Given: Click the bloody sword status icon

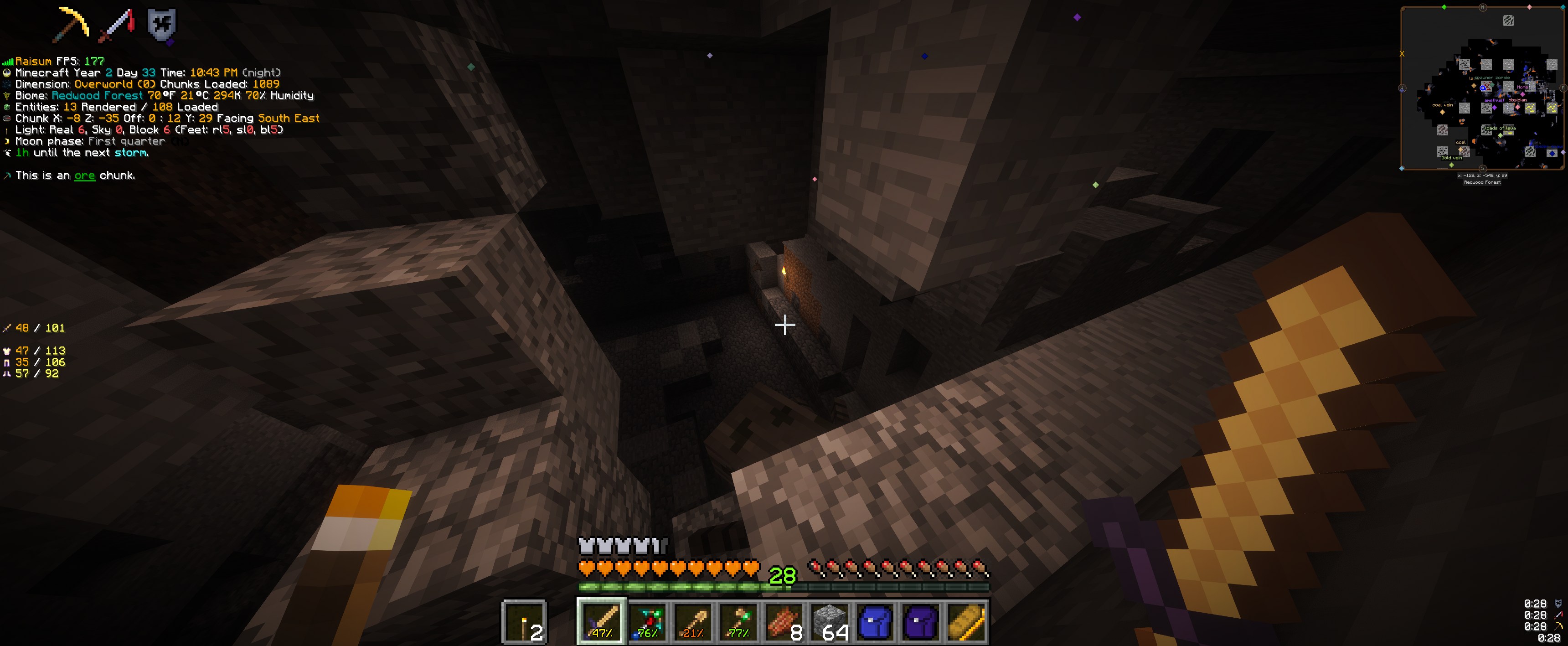Looking at the screenshot, I should (116, 25).
